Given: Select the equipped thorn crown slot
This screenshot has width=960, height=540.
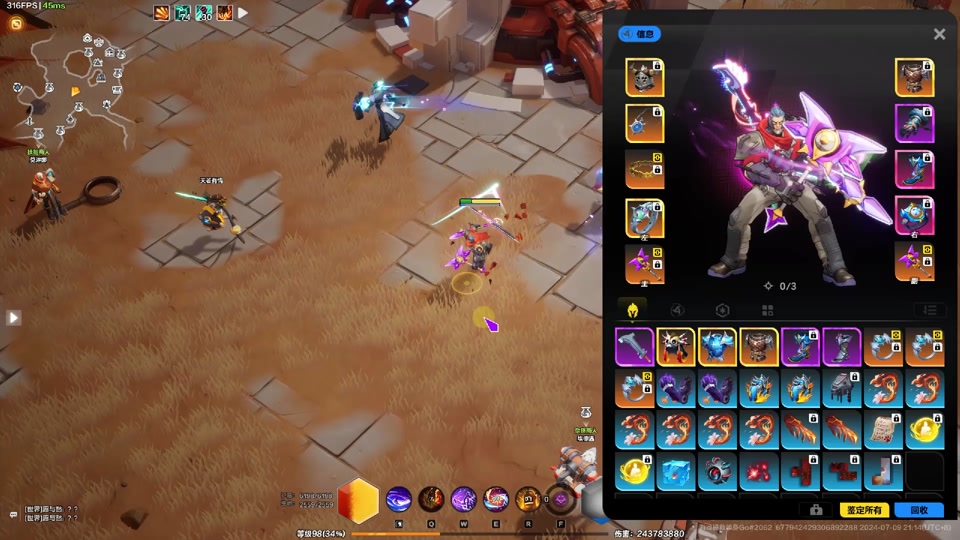Looking at the screenshot, I should [645, 170].
